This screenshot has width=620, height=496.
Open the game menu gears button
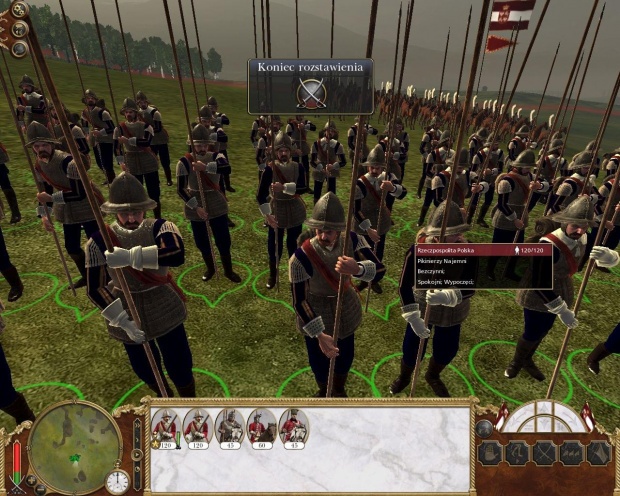tap(18, 9)
